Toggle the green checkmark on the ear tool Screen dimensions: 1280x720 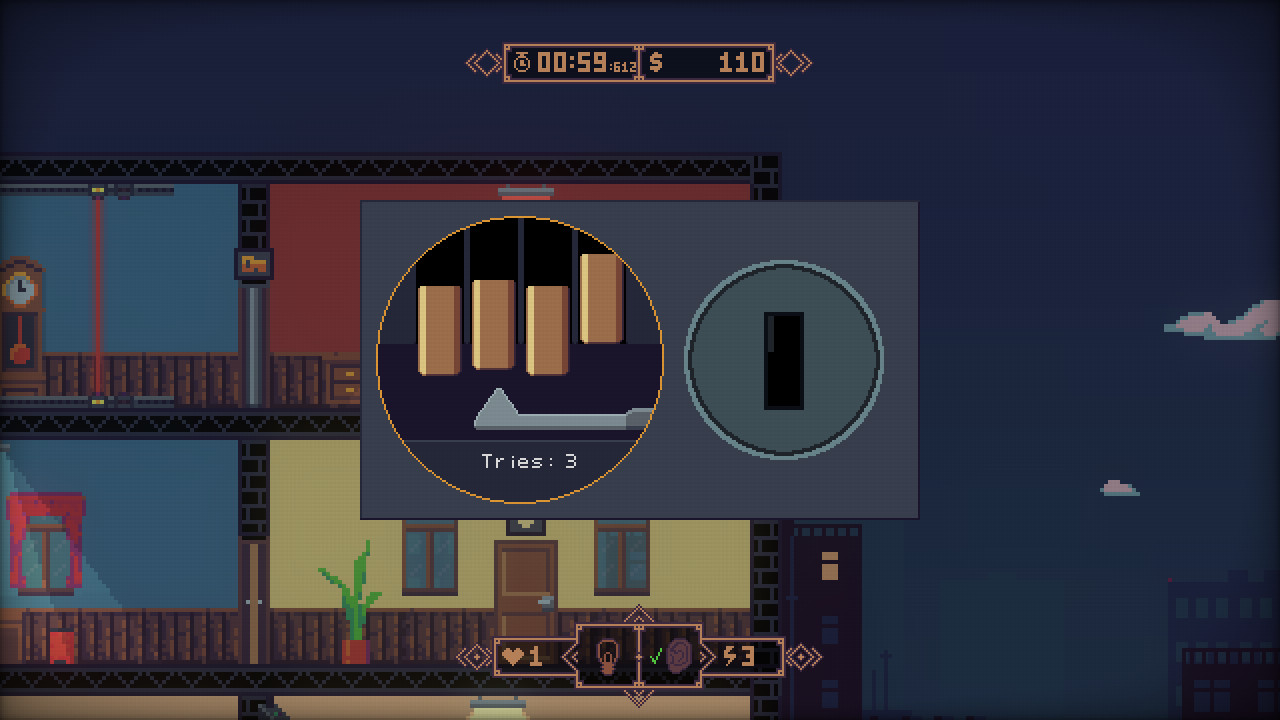pyautogui.click(x=655, y=658)
